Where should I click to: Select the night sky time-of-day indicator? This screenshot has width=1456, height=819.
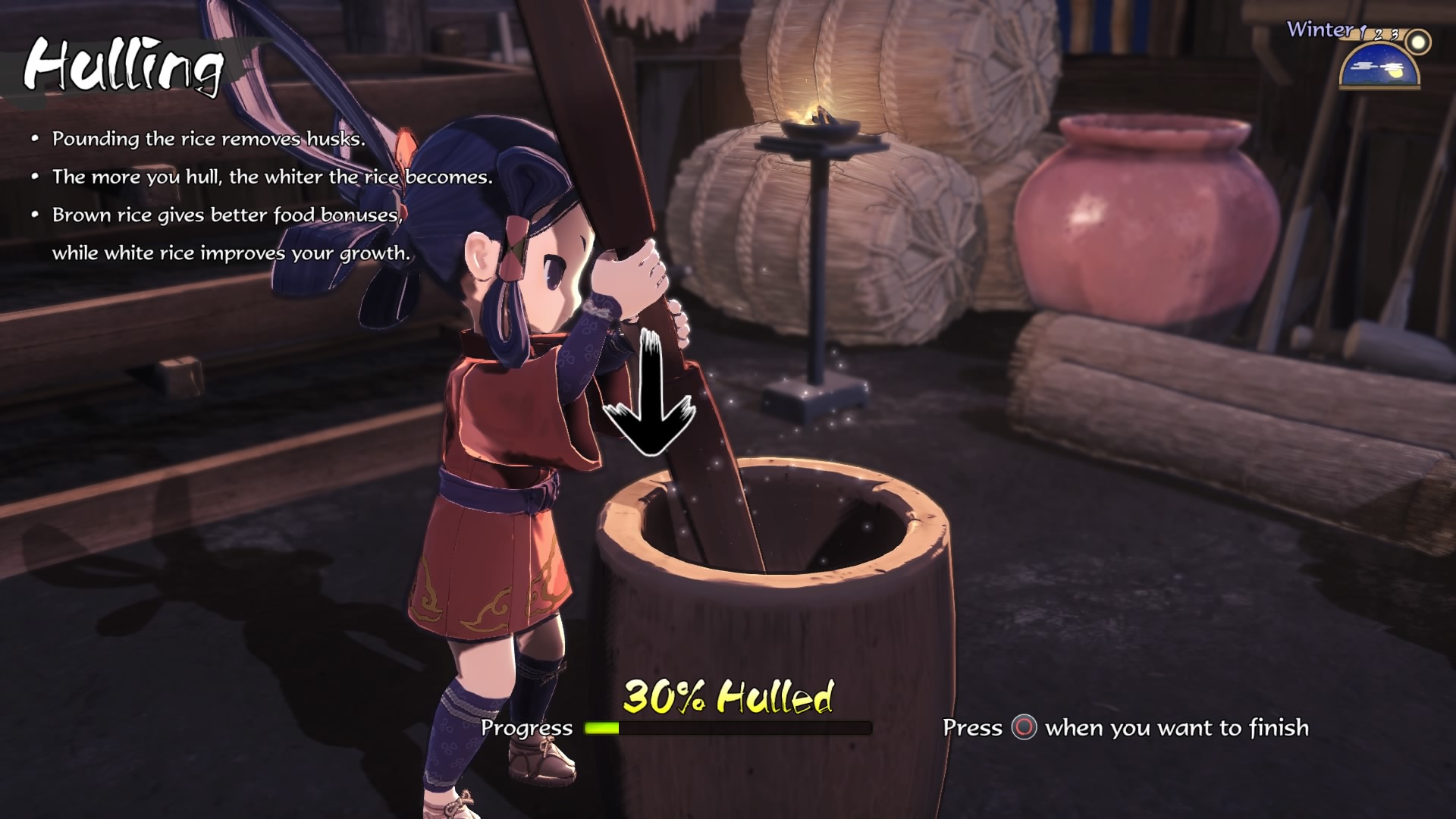1378,67
